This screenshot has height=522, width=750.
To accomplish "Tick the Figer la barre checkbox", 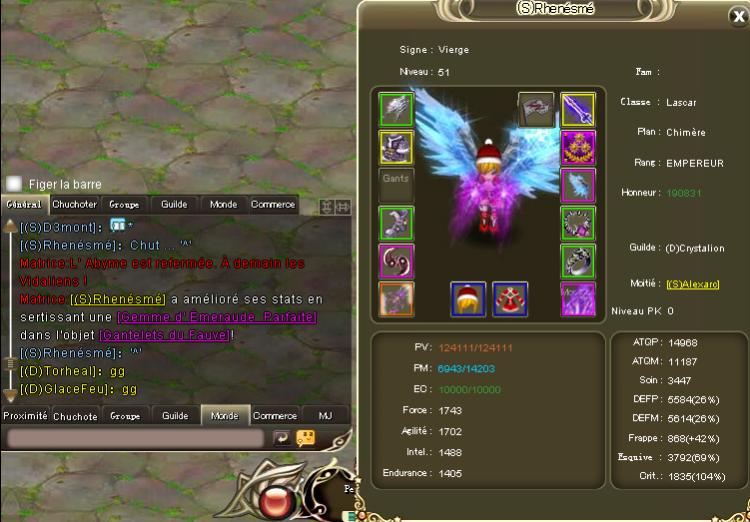I will pyautogui.click(x=14, y=184).
